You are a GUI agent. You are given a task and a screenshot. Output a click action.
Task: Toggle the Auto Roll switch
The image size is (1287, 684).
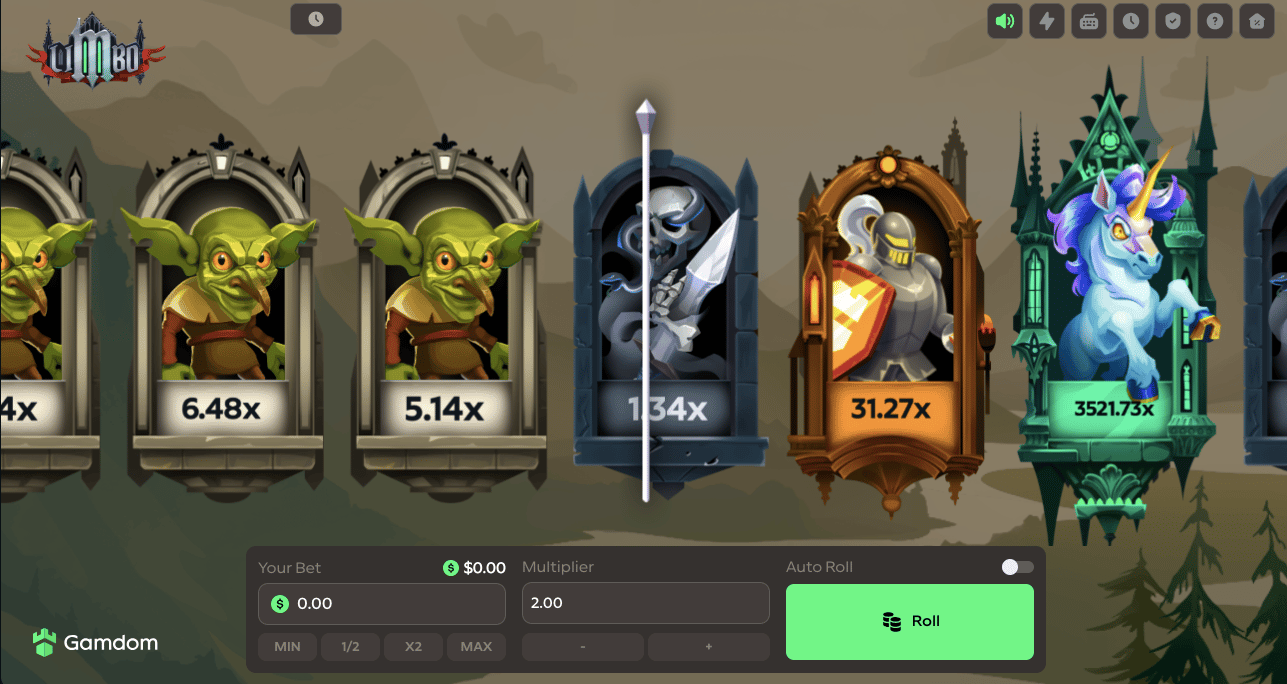(1017, 567)
